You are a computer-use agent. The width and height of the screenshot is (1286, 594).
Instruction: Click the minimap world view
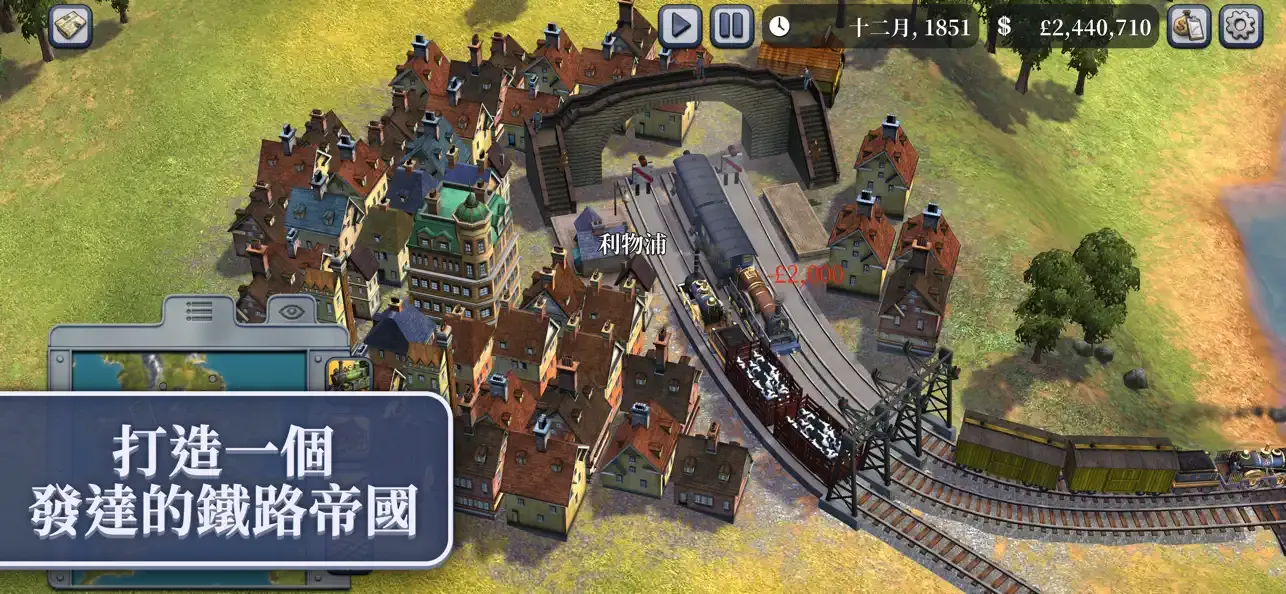[x=190, y=370]
